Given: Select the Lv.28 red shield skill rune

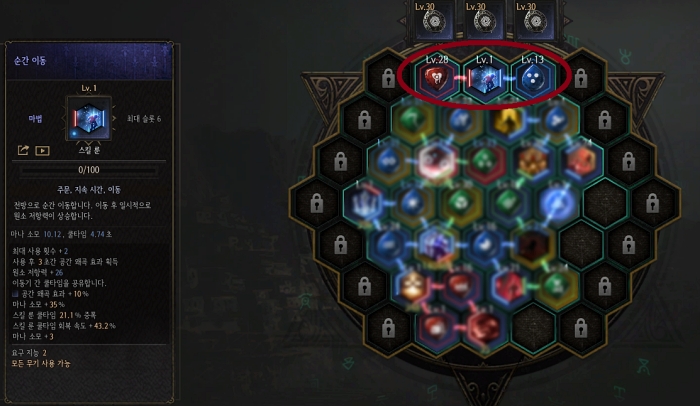Looking at the screenshot, I should [x=436, y=79].
